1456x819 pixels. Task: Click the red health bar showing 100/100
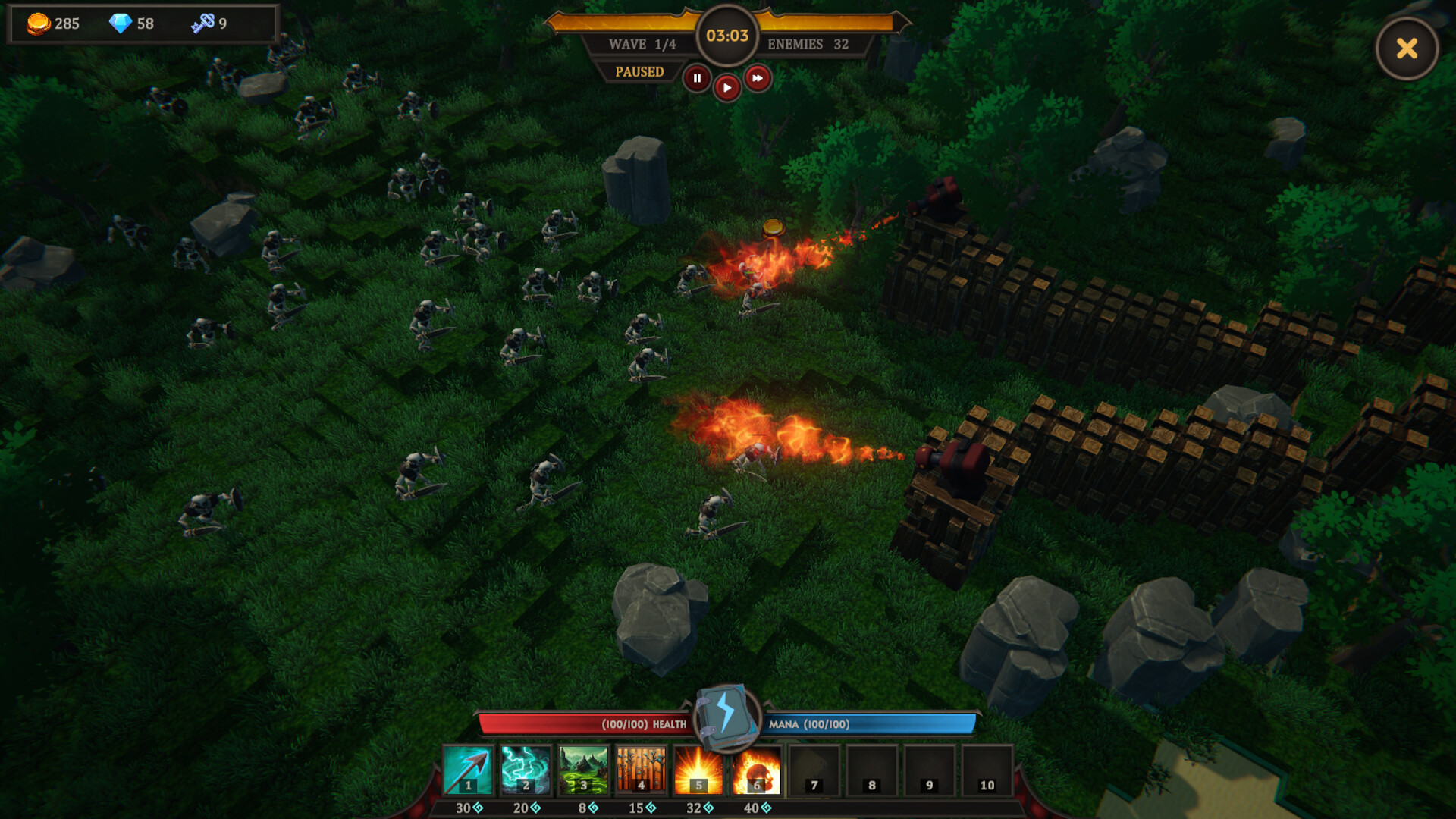pos(584,724)
